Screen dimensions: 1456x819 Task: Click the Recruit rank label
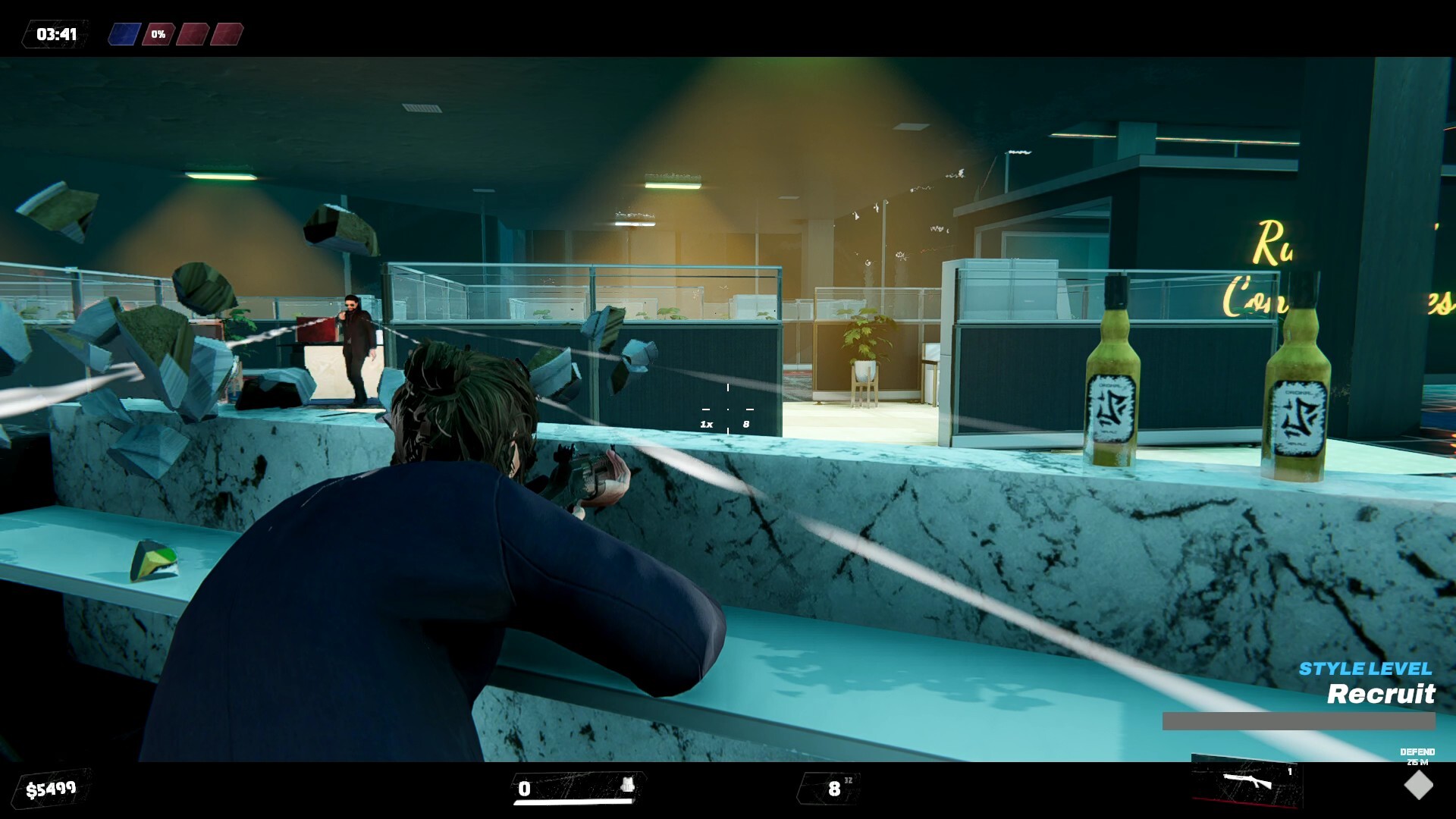[x=1381, y=695]
